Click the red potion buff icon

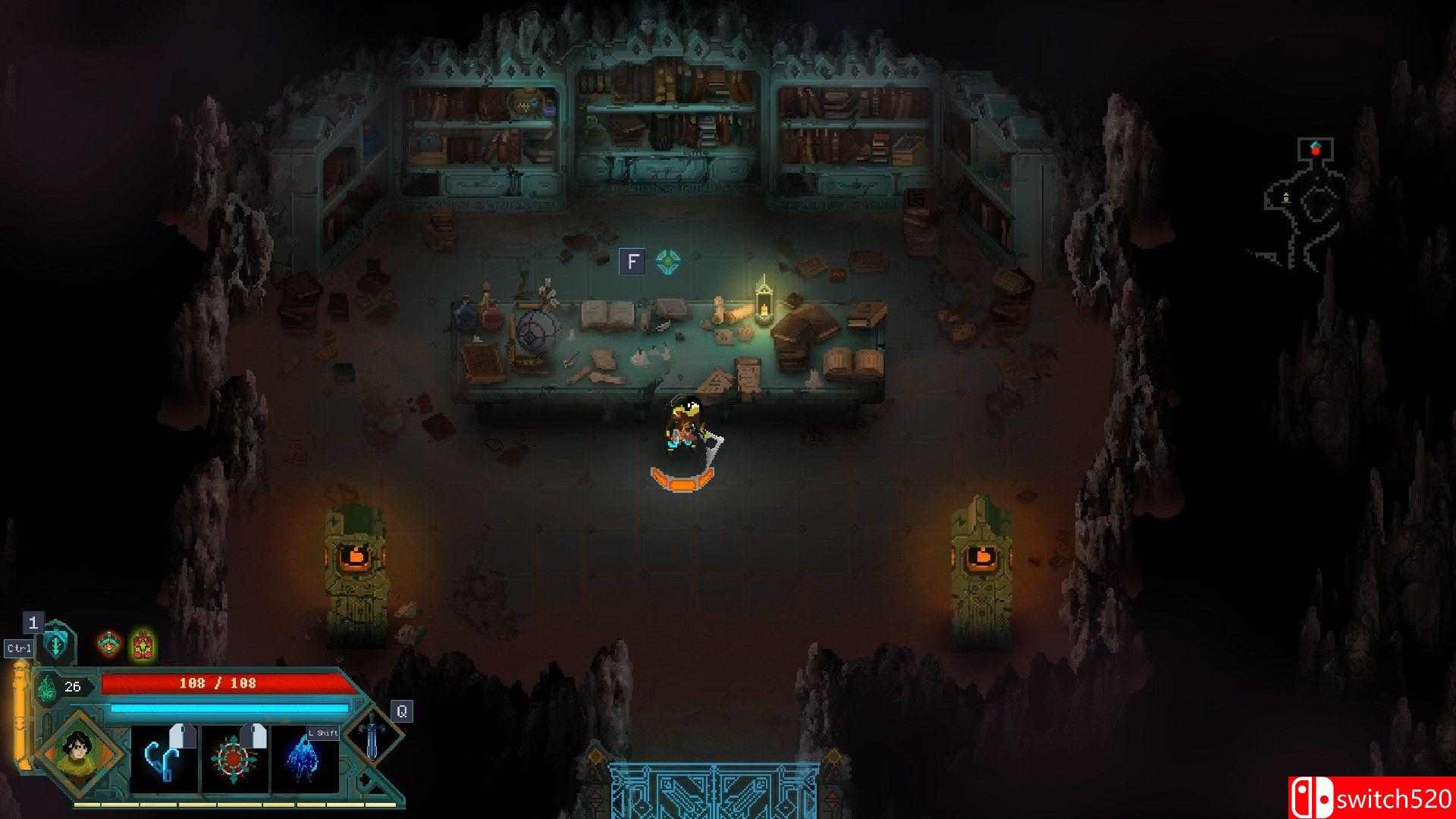pos(108,644)
